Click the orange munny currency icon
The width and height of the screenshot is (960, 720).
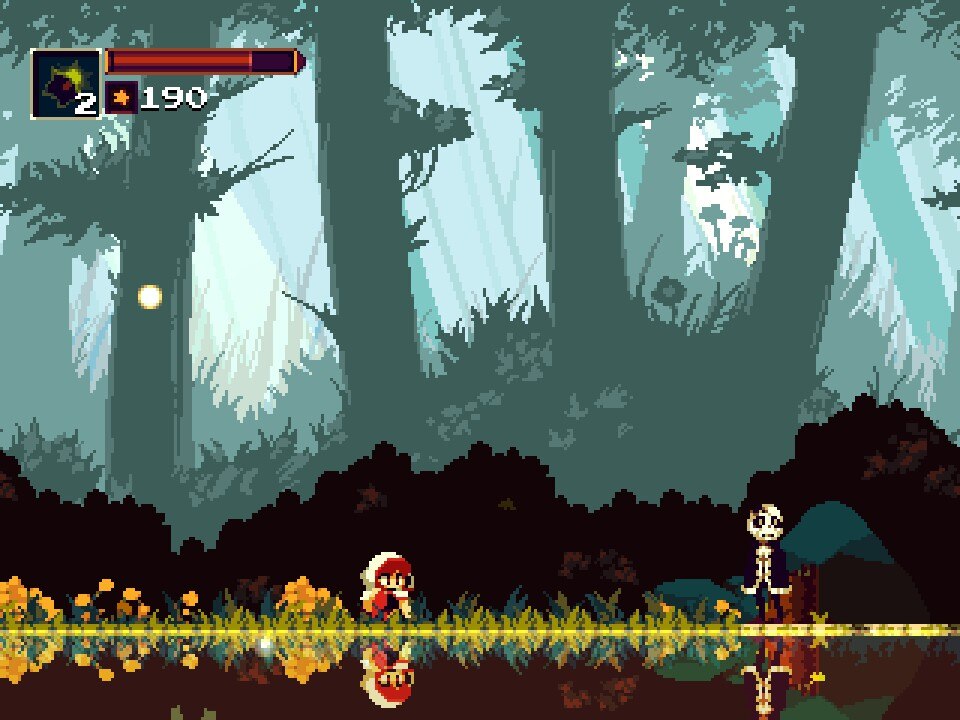[x=122, y=97]
